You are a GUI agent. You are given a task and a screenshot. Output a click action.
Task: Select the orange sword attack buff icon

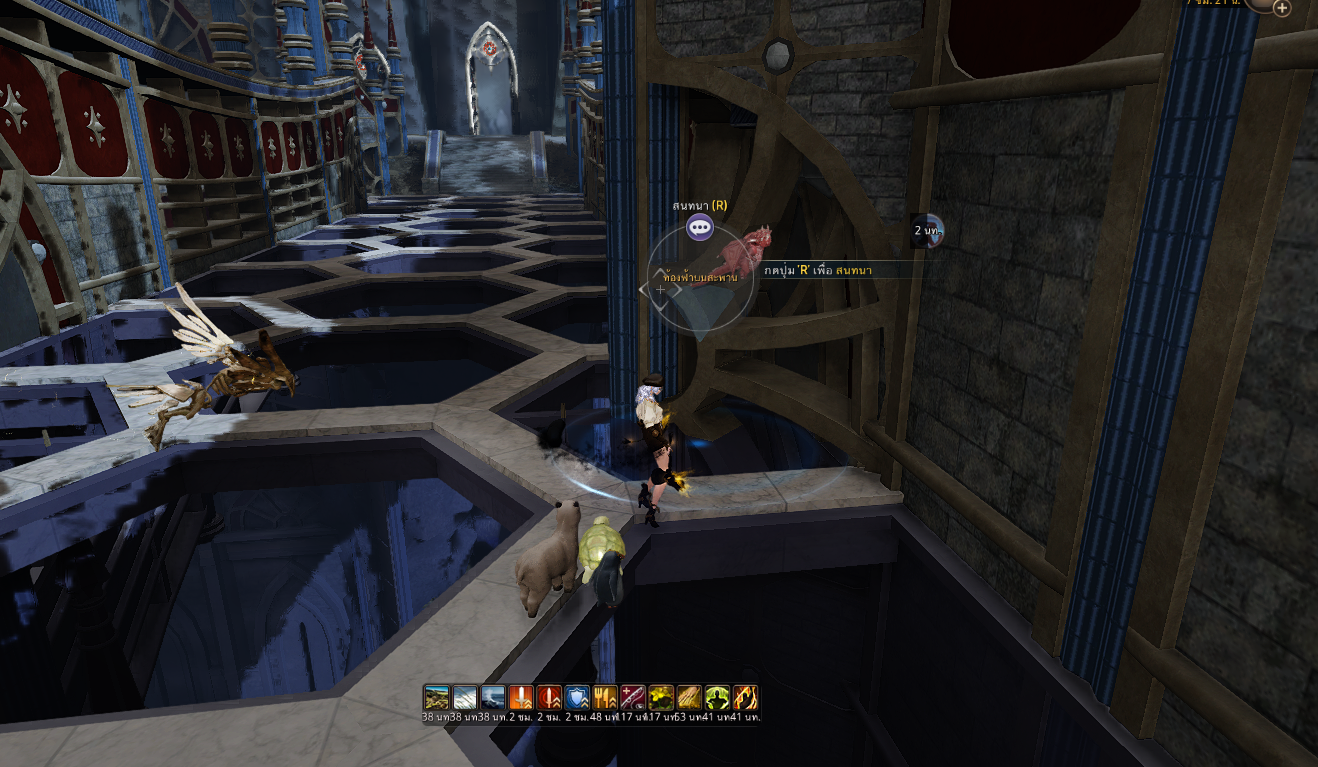(x=521, y=697)
